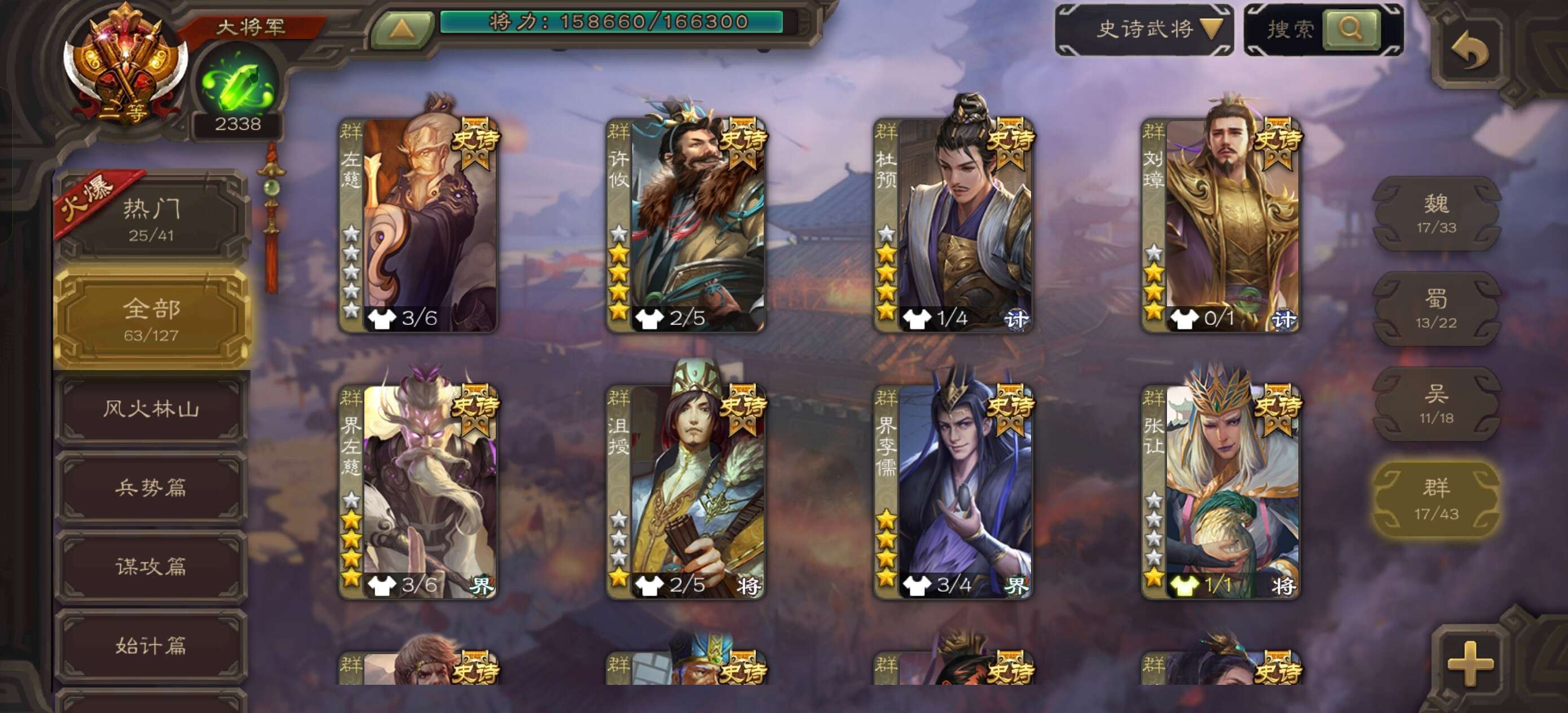
Task: Expand the 将力 bar arrow button
Action: point(402,28)
